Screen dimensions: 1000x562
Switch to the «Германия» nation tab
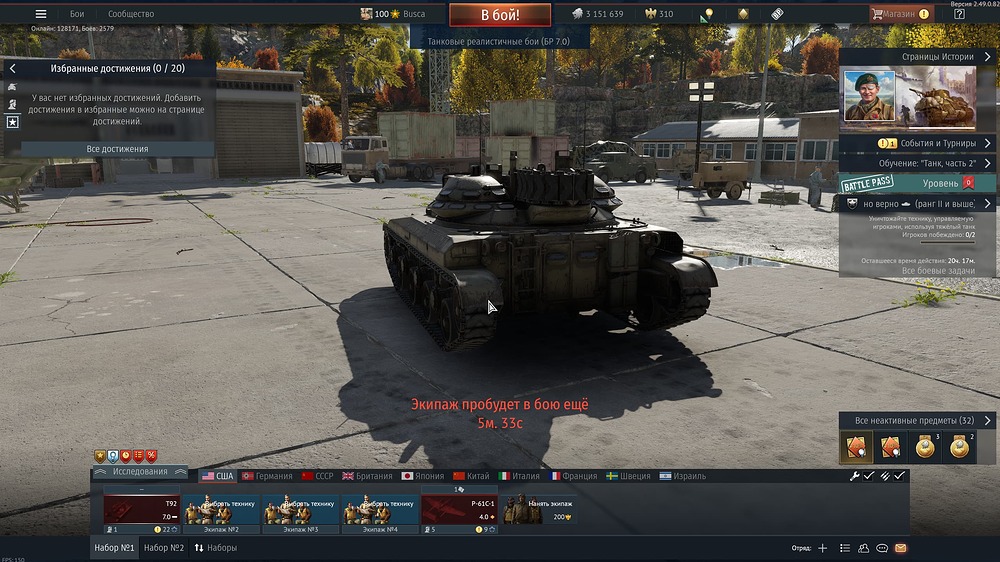click(266, 476)
